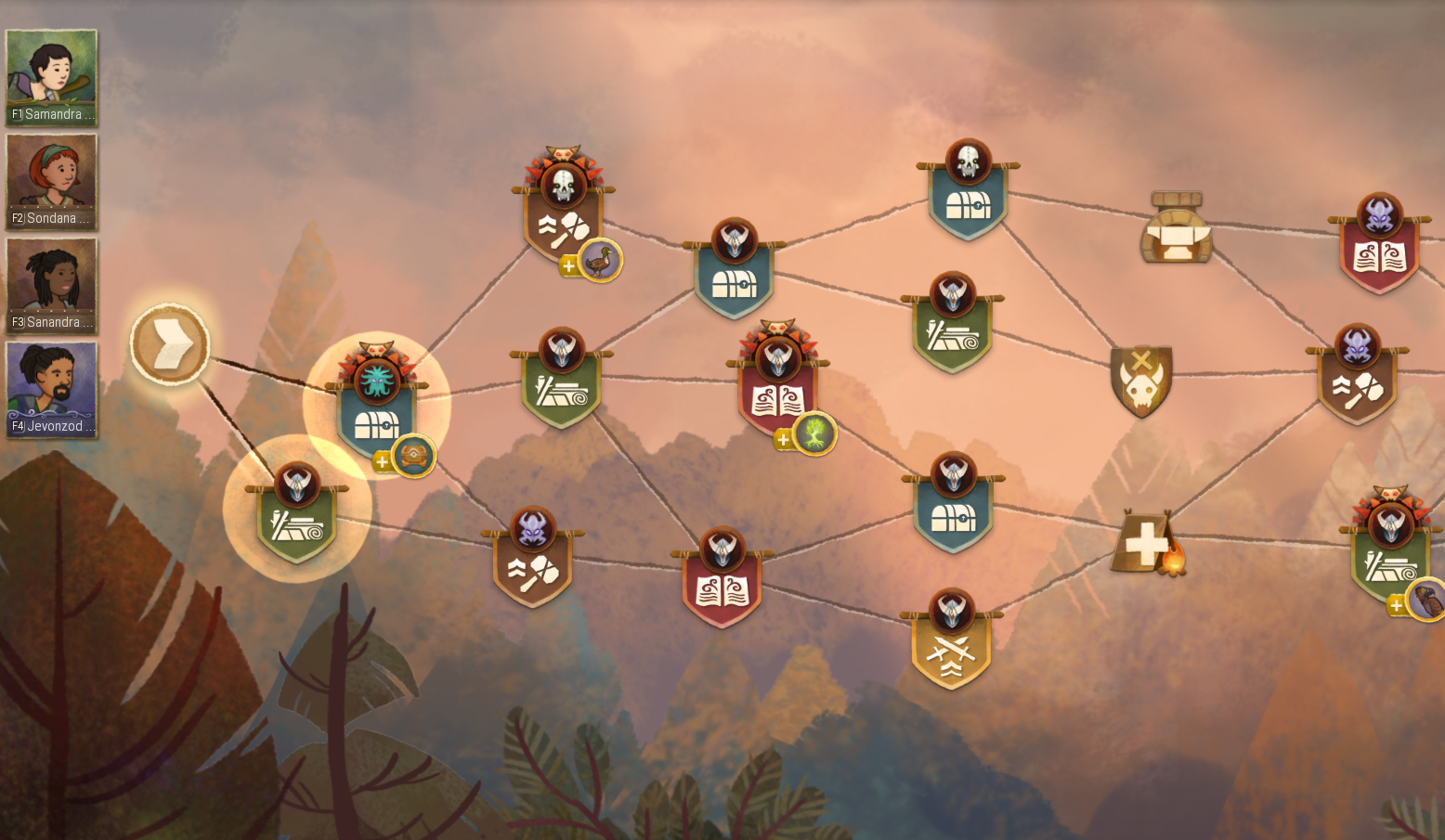Select the anvil forge station node
Screen dimensions: 1445x840
coord(1177,232)
